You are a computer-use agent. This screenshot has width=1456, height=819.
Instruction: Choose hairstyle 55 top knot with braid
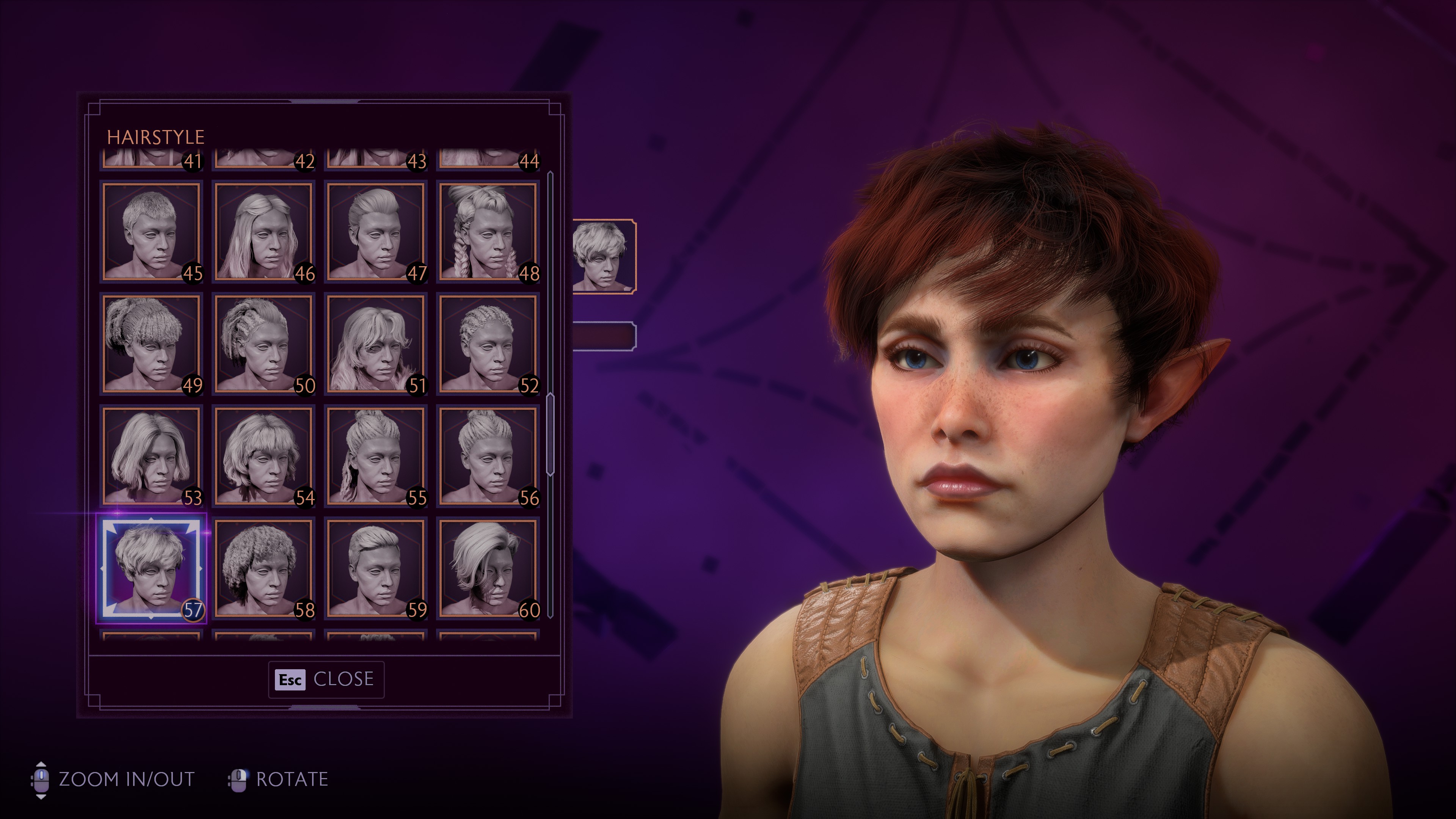coord(376,455)
